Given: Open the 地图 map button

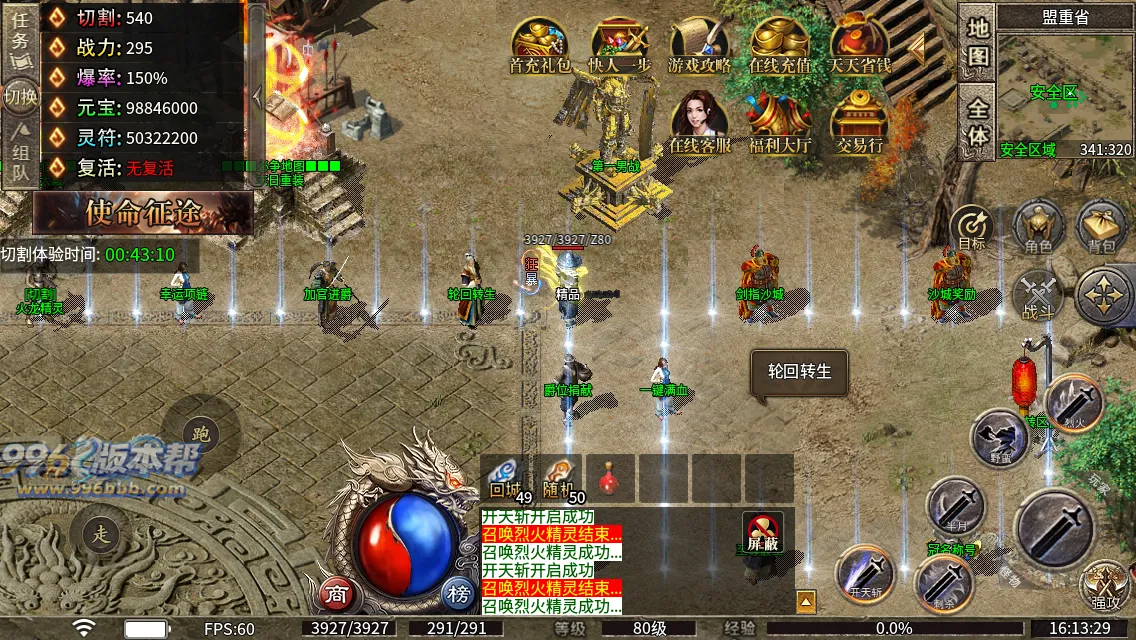Looking at the screenshot, I should 977,42.
